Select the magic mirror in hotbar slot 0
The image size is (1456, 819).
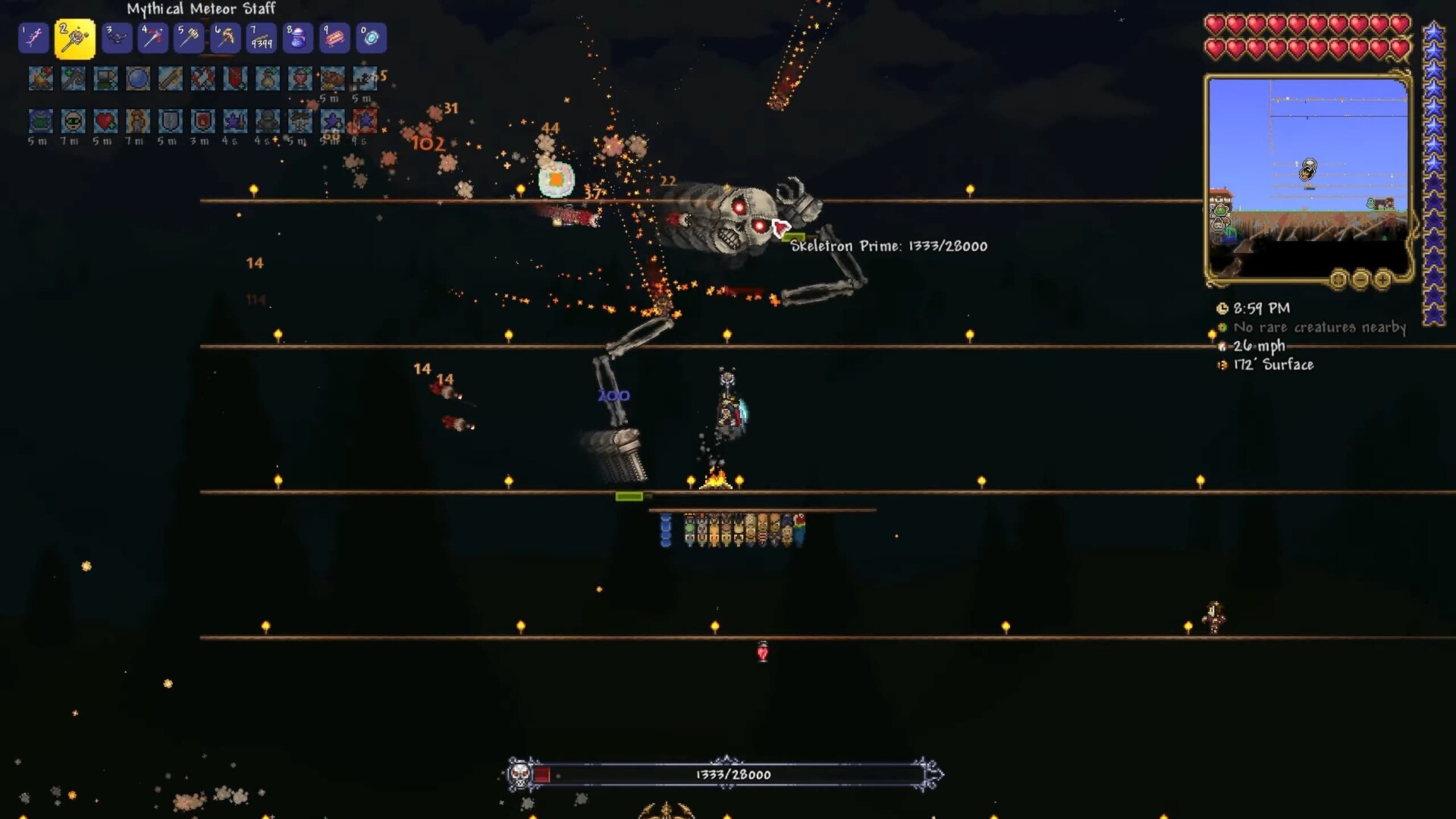371,39
